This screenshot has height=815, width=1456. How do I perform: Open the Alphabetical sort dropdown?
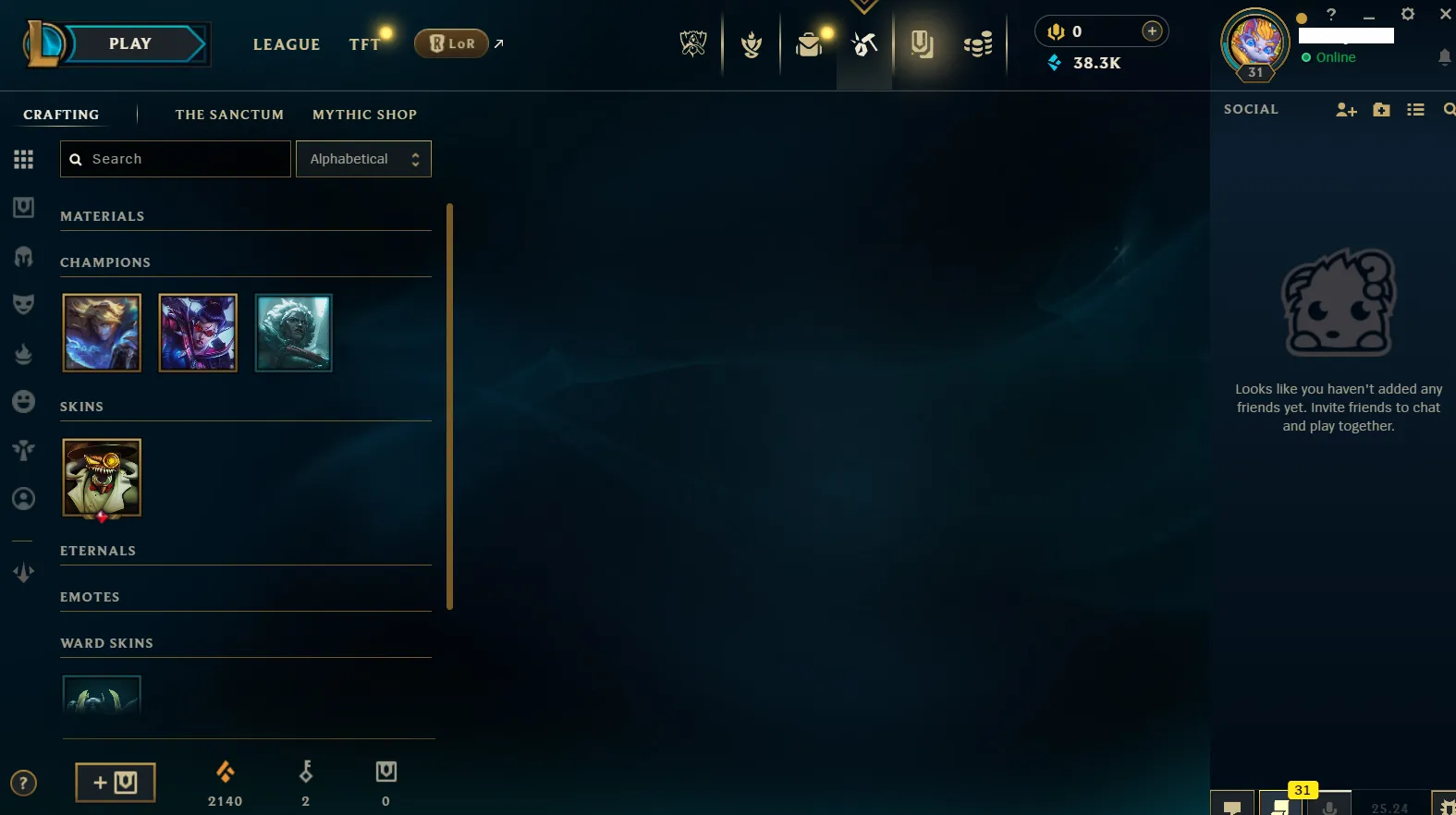(x=363, y=158)
